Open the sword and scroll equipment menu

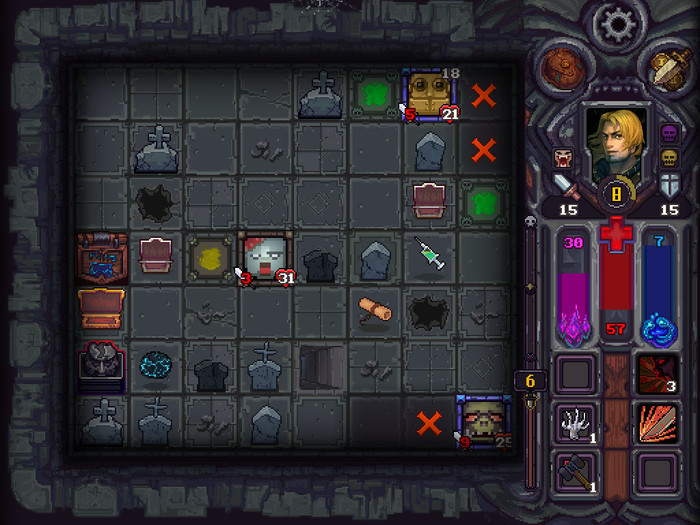pyautogui.click(x=665, y=67)
